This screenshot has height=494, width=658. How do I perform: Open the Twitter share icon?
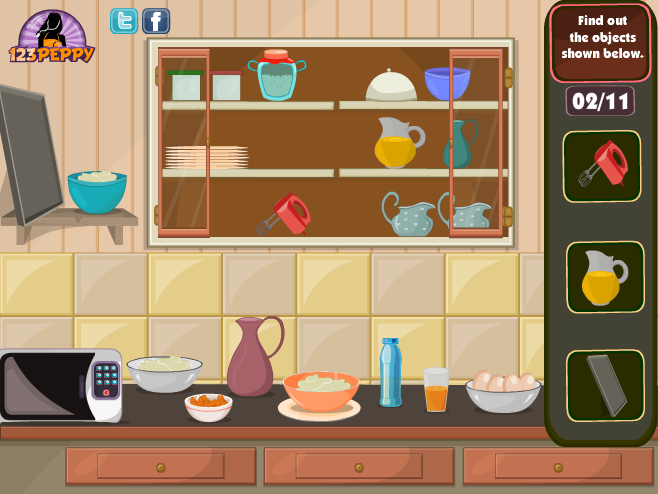(x=124, y=21)
